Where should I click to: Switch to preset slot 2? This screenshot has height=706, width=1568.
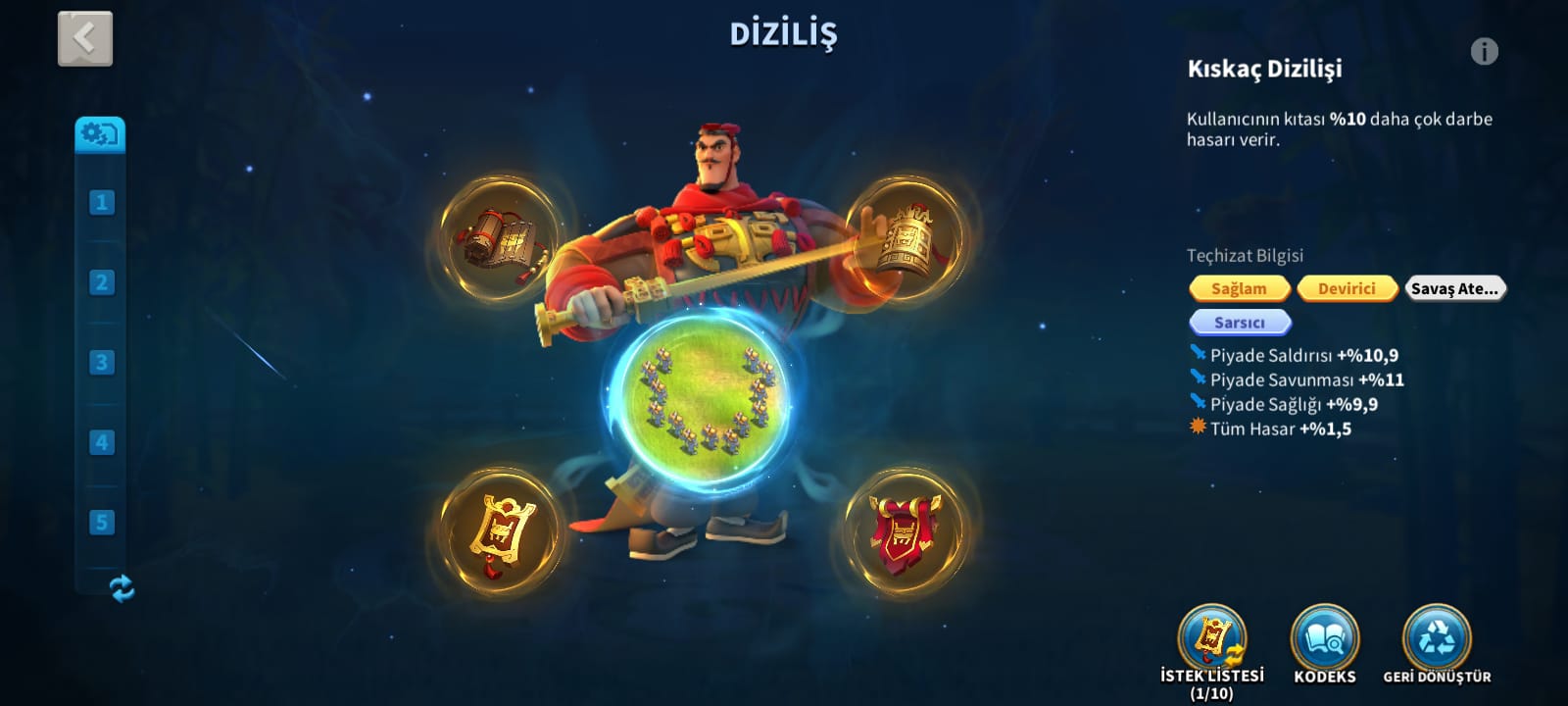pos(101,282)
